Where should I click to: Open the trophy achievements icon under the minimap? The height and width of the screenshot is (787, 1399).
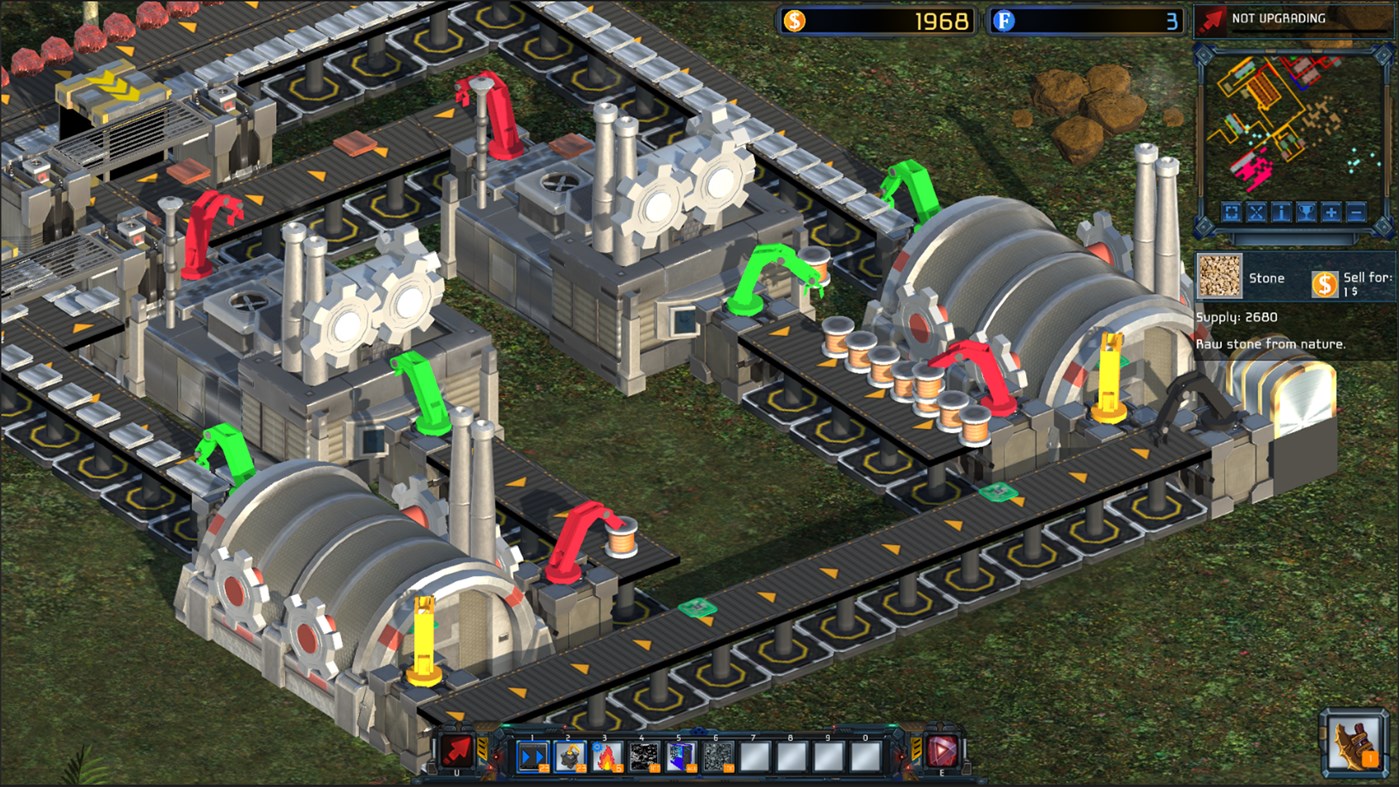click(1306, 212)
